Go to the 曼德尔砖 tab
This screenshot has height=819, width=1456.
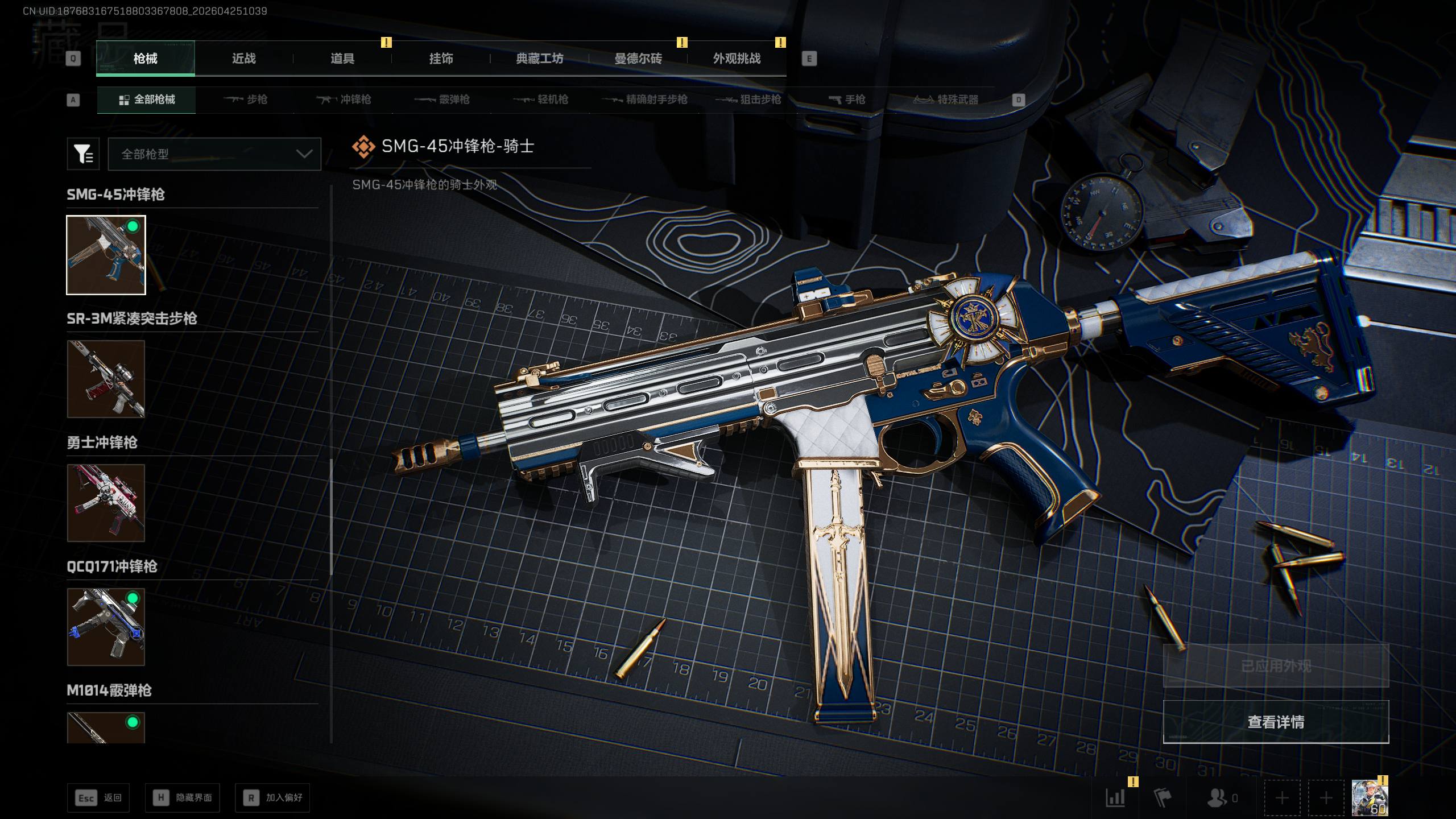click(638, 59)
